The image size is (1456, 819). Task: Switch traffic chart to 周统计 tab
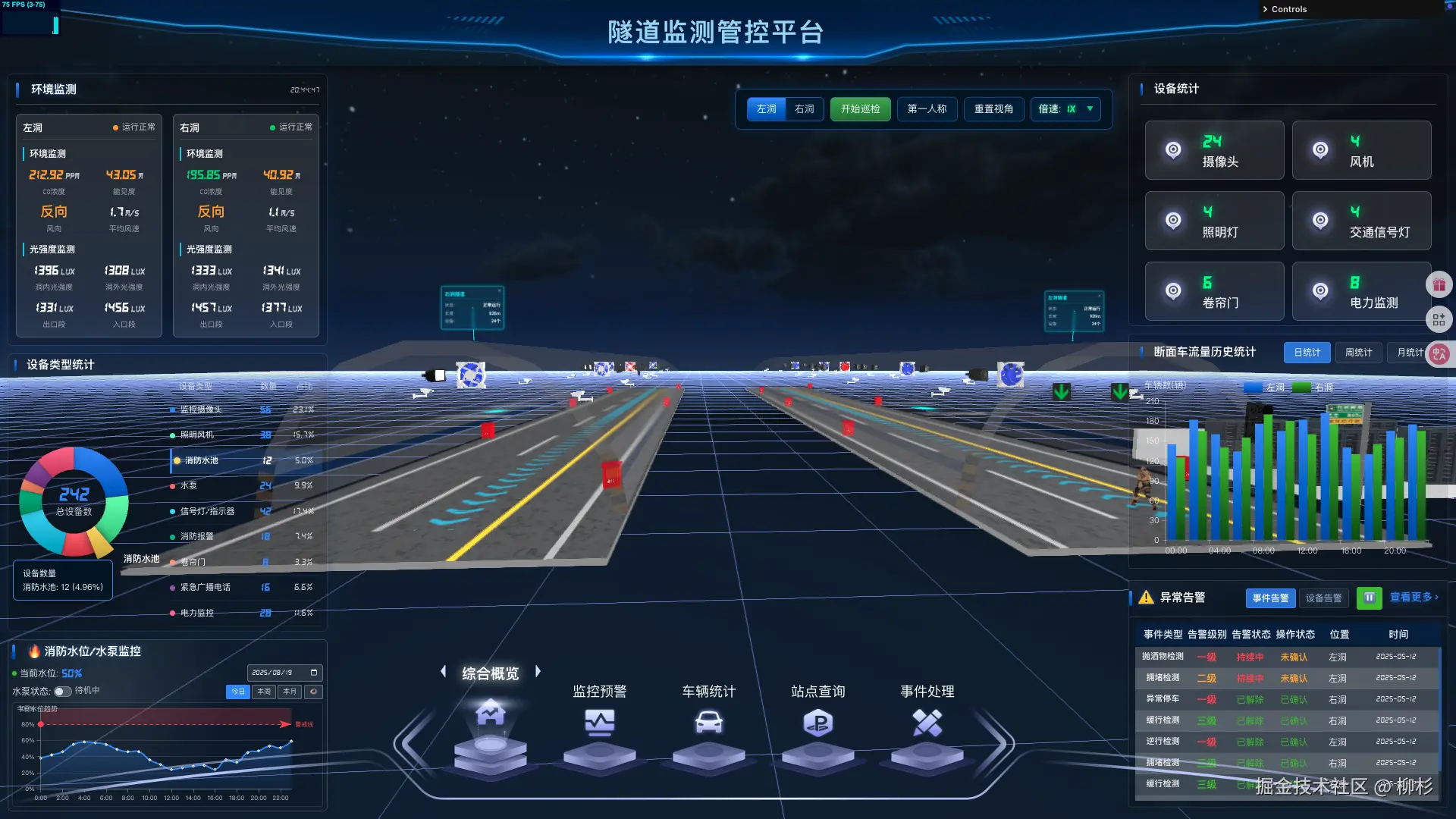[1358, 352]
